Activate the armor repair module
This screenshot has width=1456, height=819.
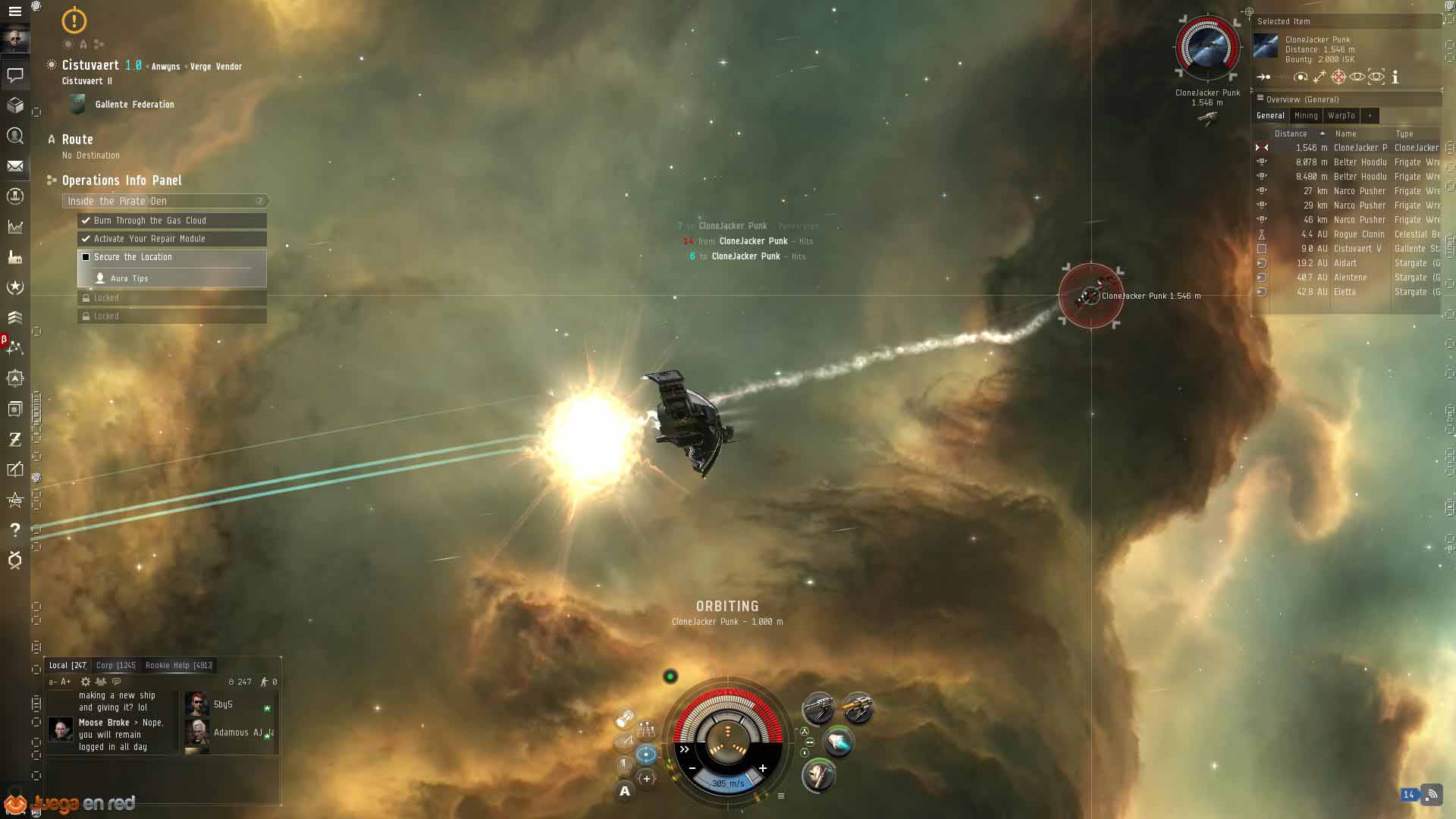point(817,775)
